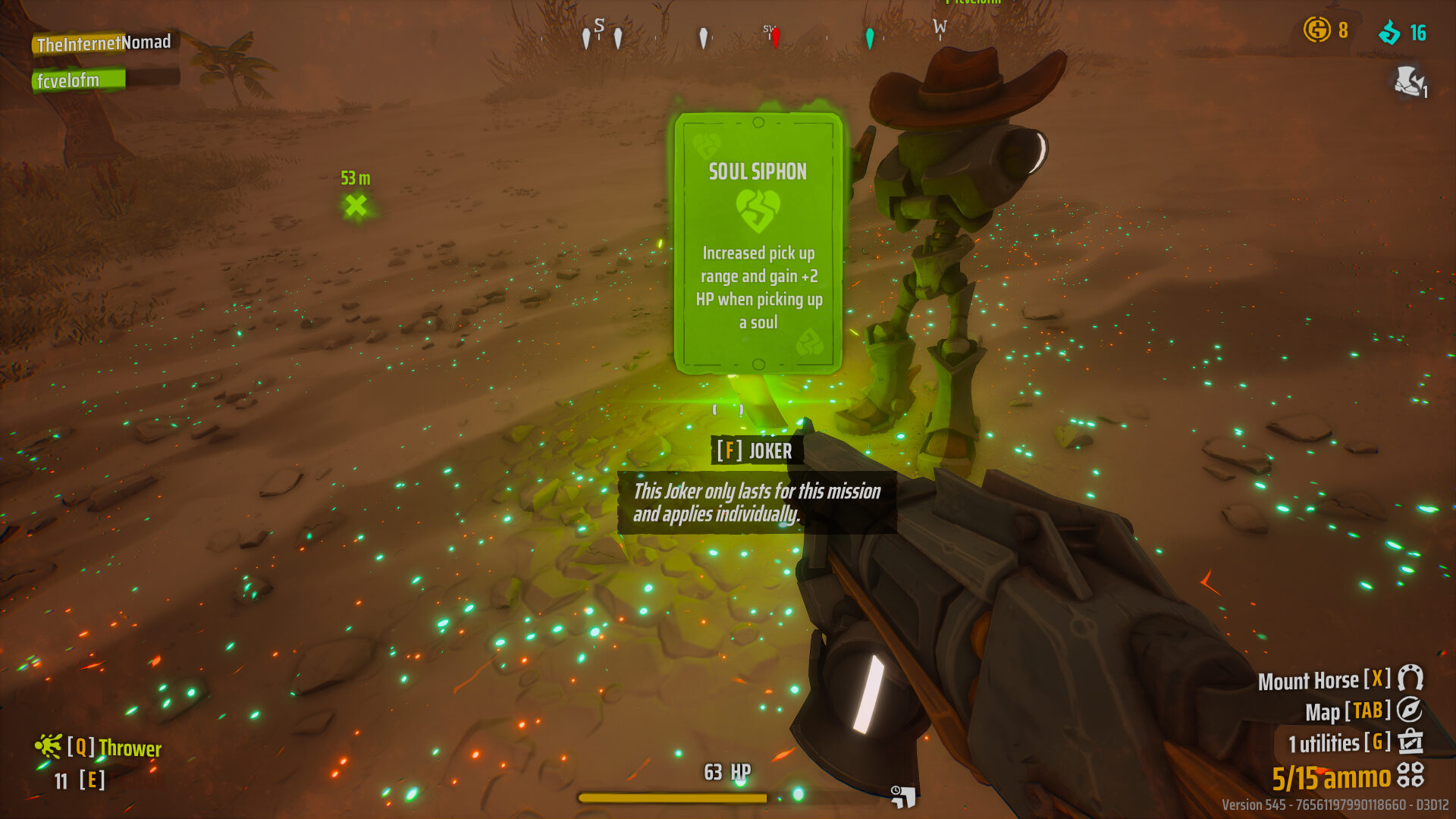The width and height of the screenshot is (1456, 819).
Task: Click the gold coin currency icon
Action: 1316,30
